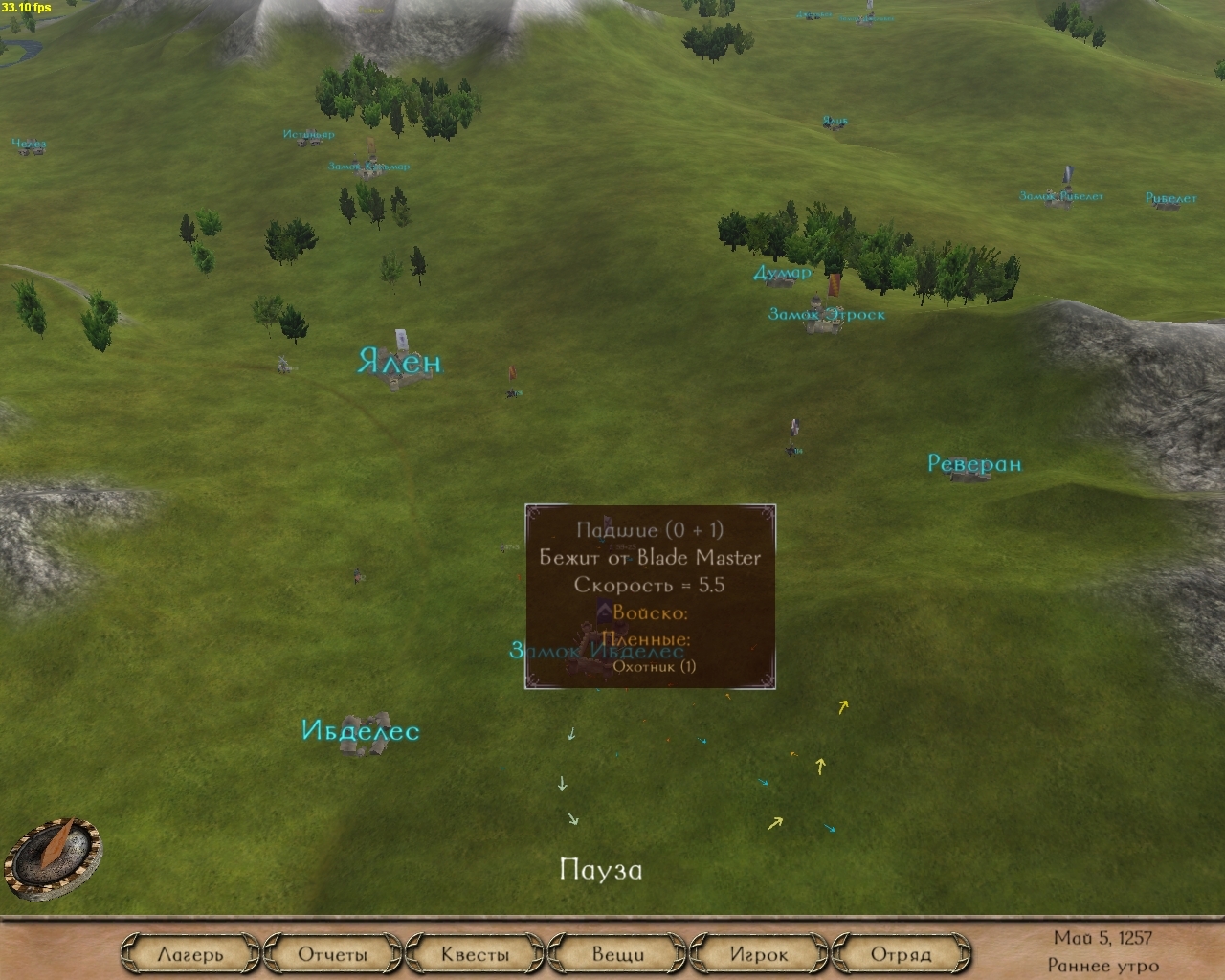Select the town Ялен on the map
Image resolution: width=1225 pixels, height=980 pixels.
(x=400, y=363)
